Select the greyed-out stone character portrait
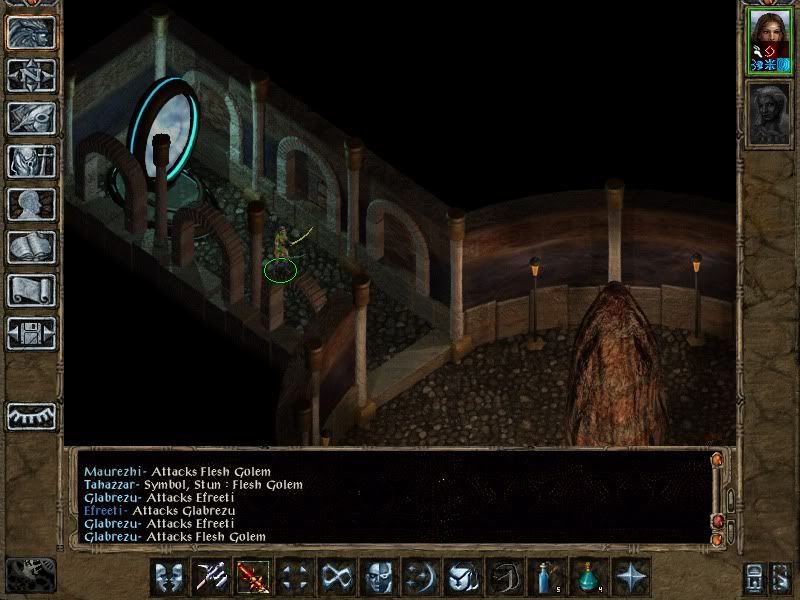The image size is (800, 600). pyautogui.click(x=769, y=114)
